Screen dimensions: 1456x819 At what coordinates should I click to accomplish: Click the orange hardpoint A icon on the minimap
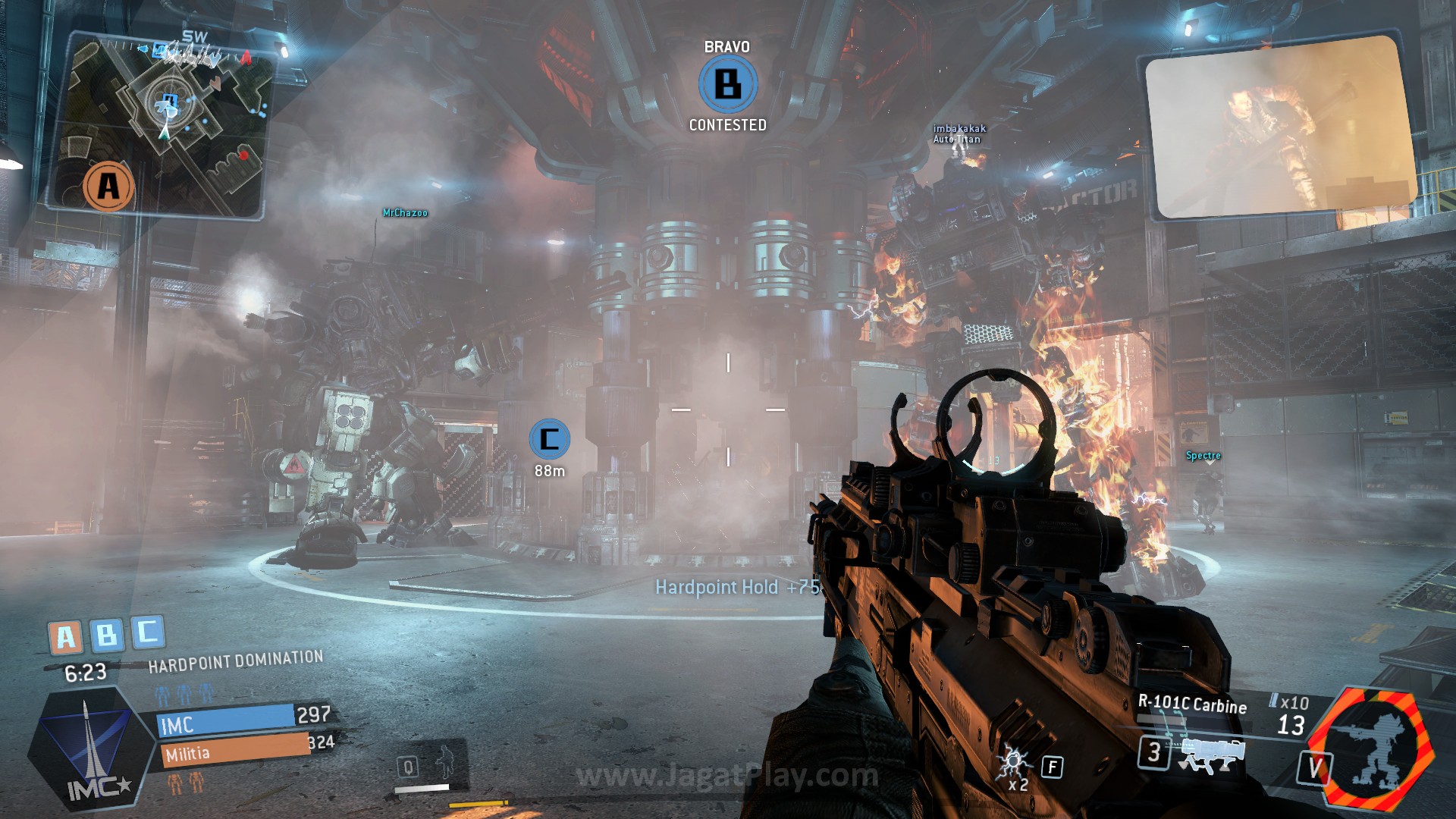109,186
